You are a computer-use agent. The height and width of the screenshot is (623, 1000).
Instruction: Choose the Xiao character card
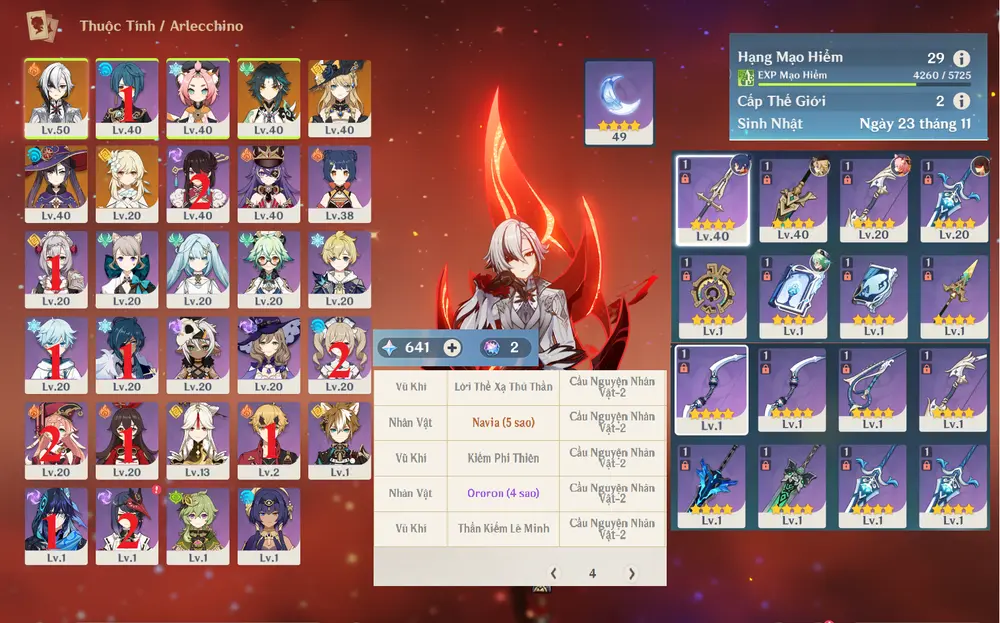pyautogui.click(x=268, y=98)
